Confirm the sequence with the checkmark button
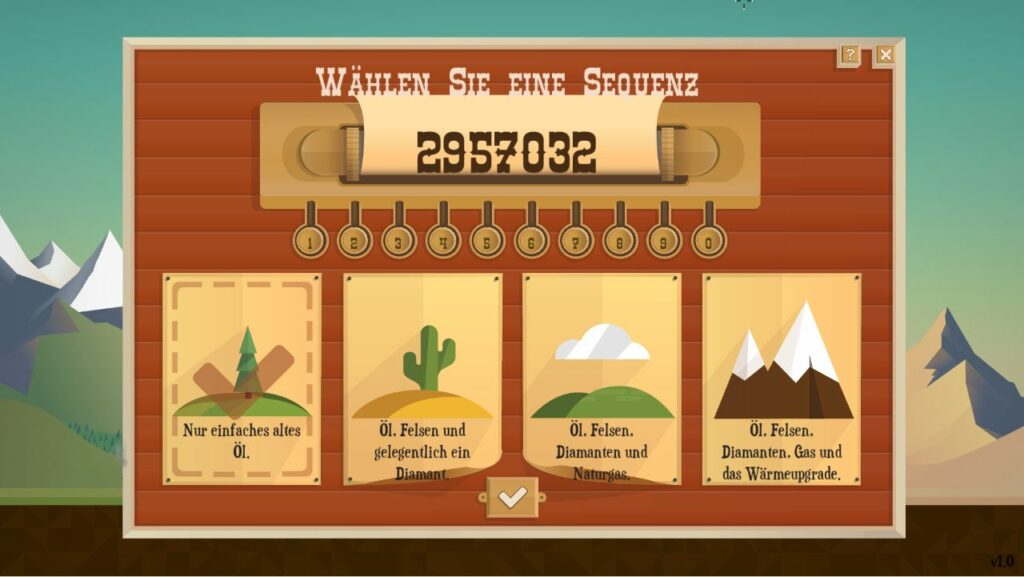Viewport: 1024px width, 577px height. [512, 497]
